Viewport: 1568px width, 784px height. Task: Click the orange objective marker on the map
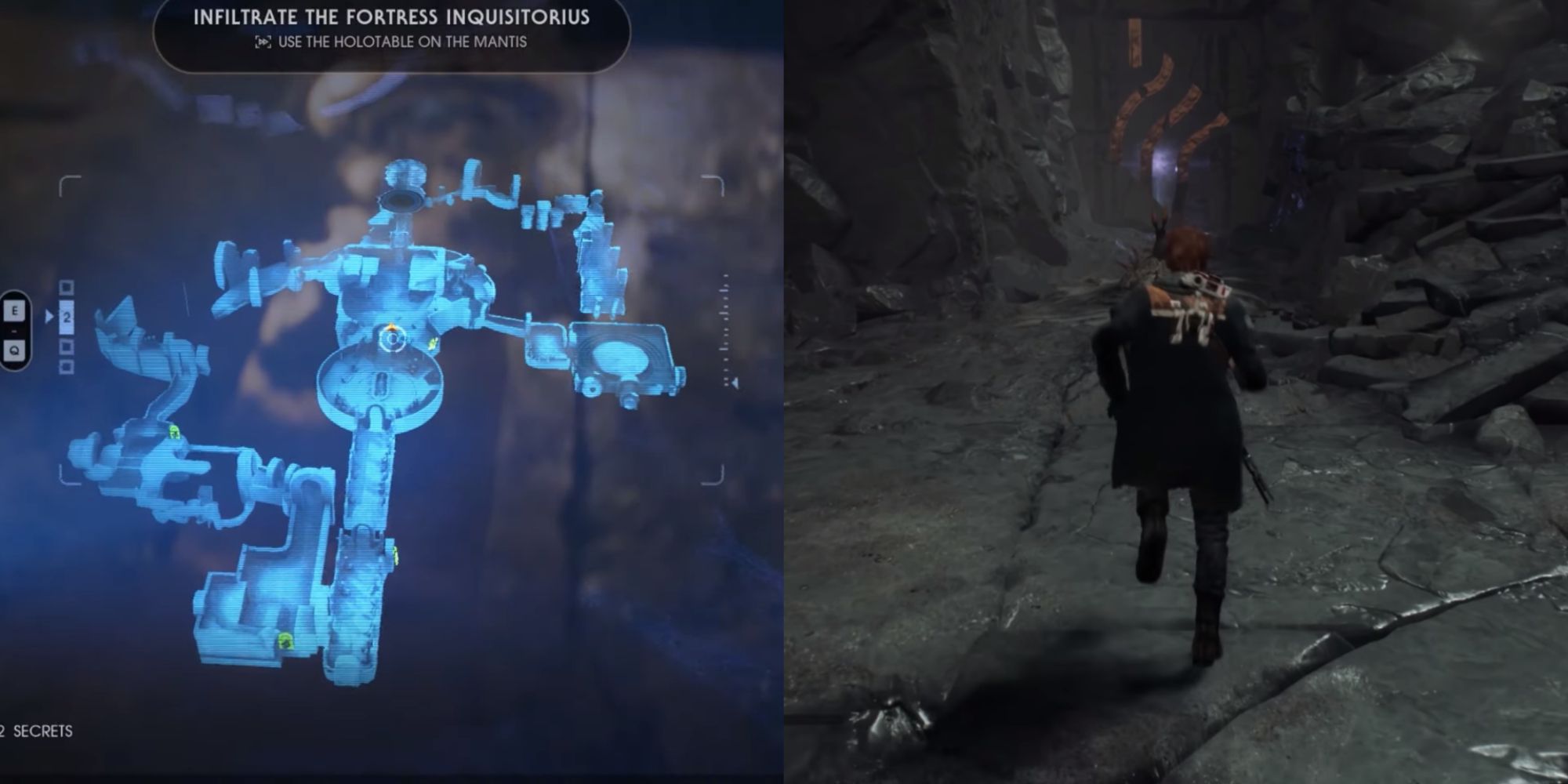(x=390, y=327)
